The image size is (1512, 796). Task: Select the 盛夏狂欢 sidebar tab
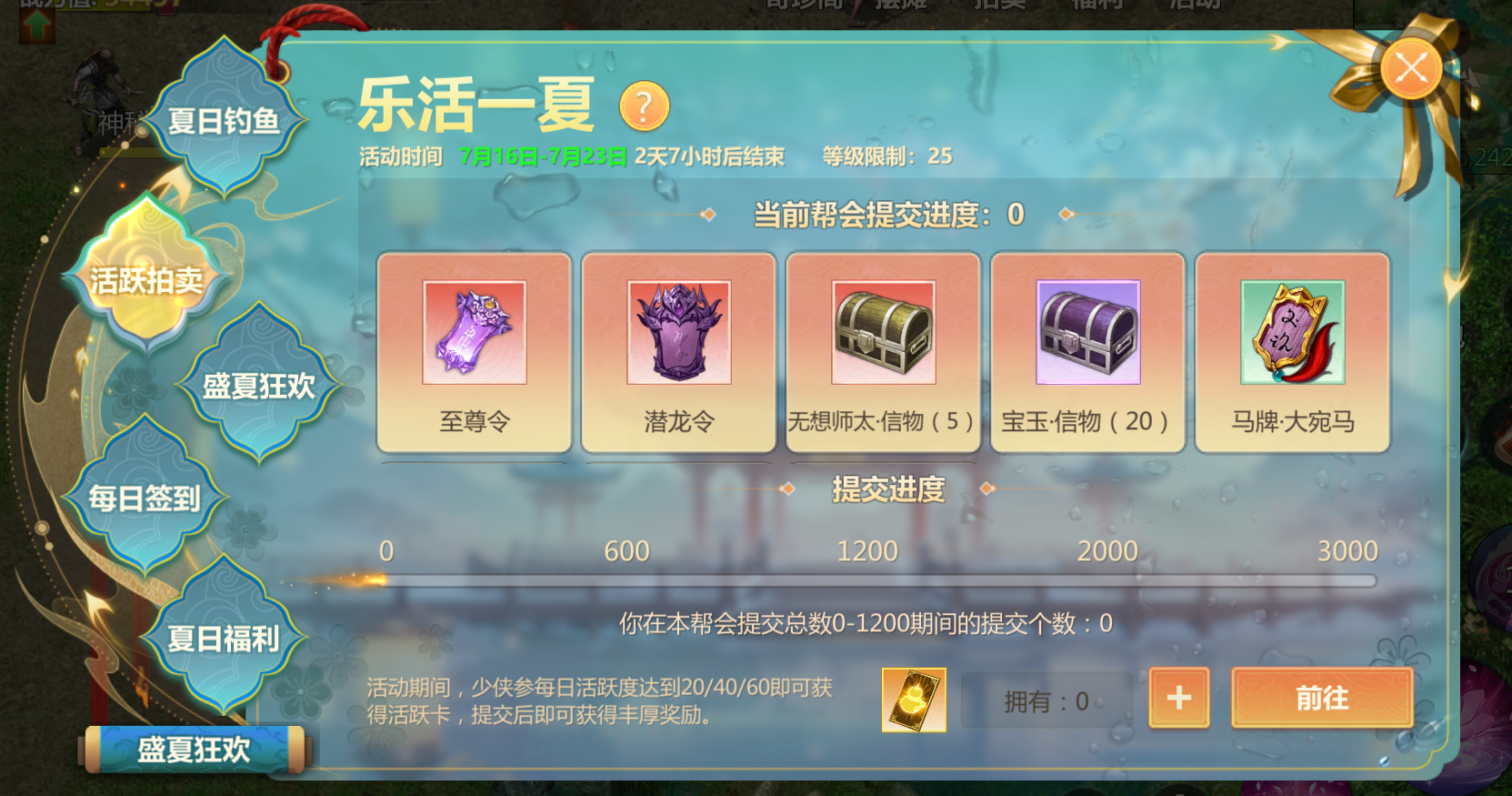[259, 387]
